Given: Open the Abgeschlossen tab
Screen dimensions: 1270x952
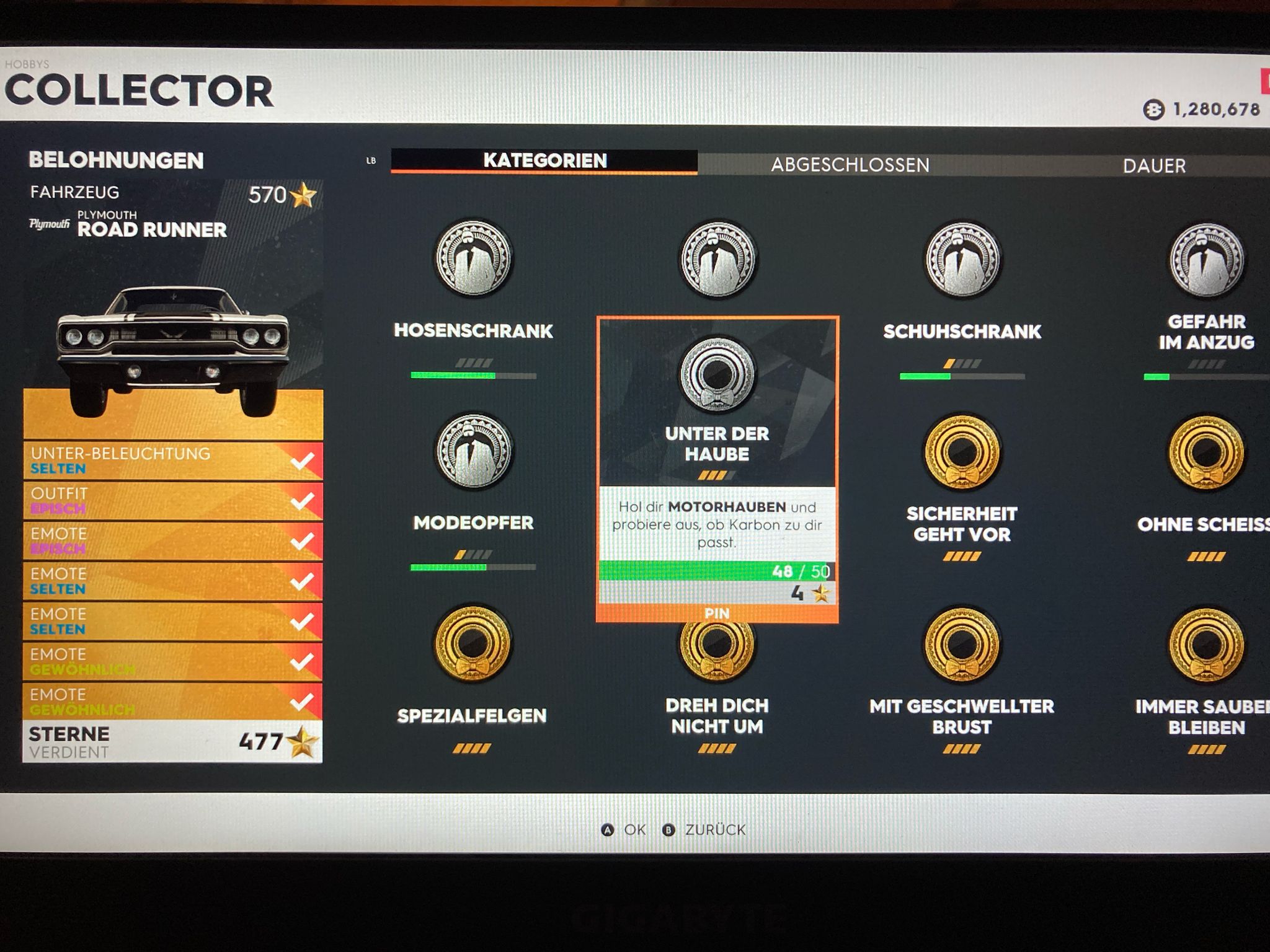Looking at the screenshot, I should [850, 165].
